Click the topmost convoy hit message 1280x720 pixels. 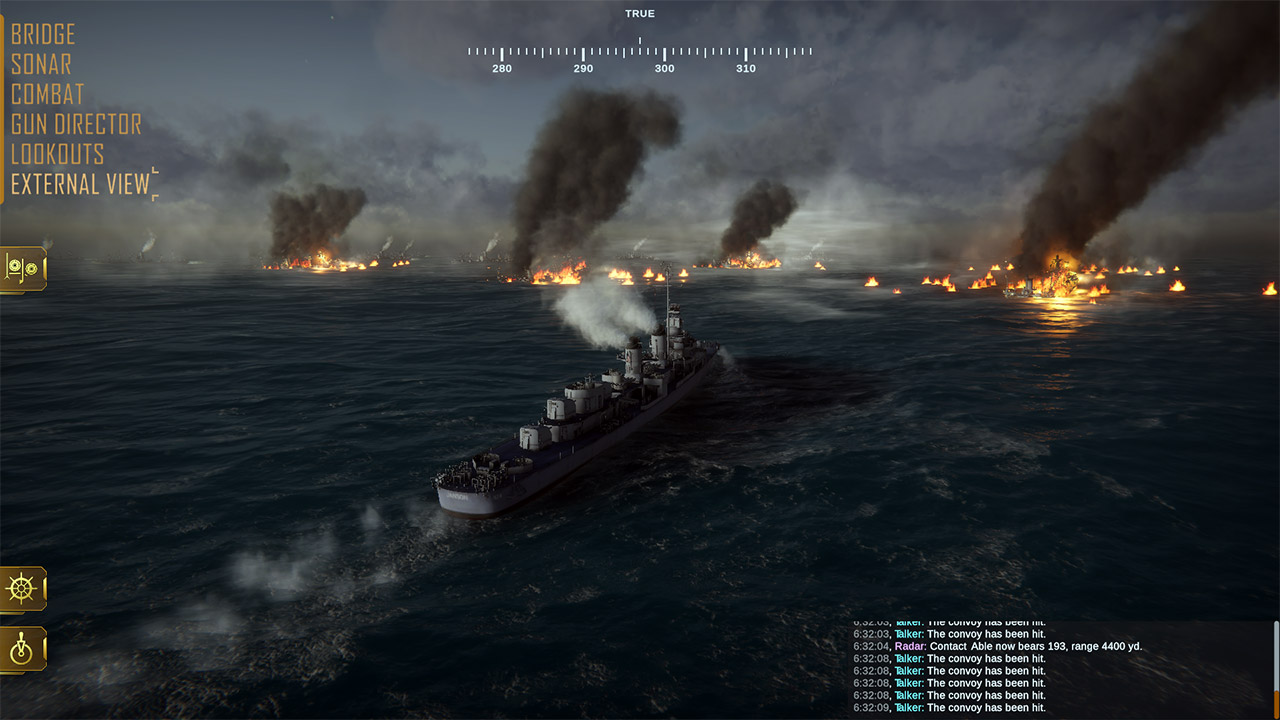point(950,621)
